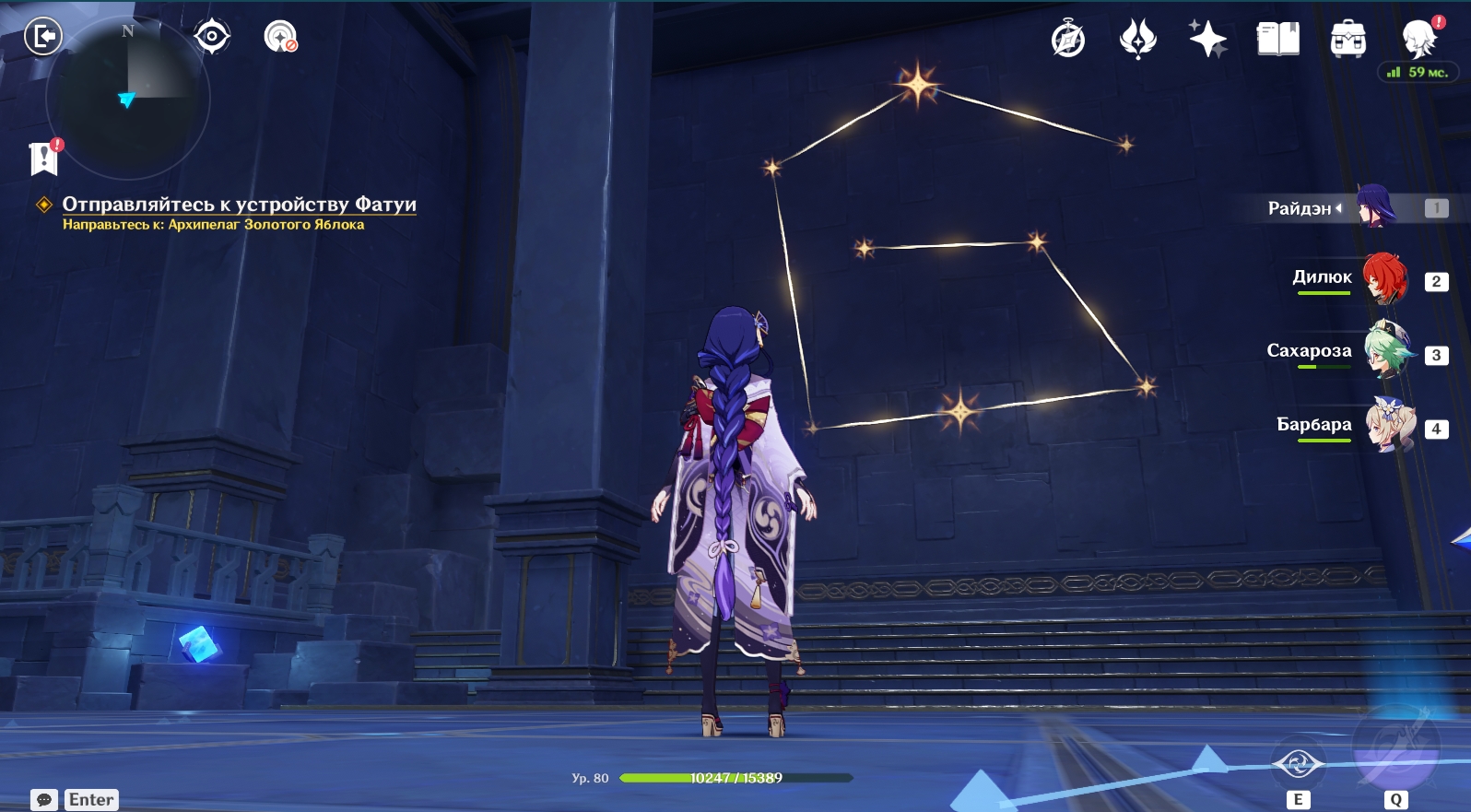This screenshot has width=1471, height=812.
Task: Select the Fatui device quest tracker
Action: tap(239, 205)
